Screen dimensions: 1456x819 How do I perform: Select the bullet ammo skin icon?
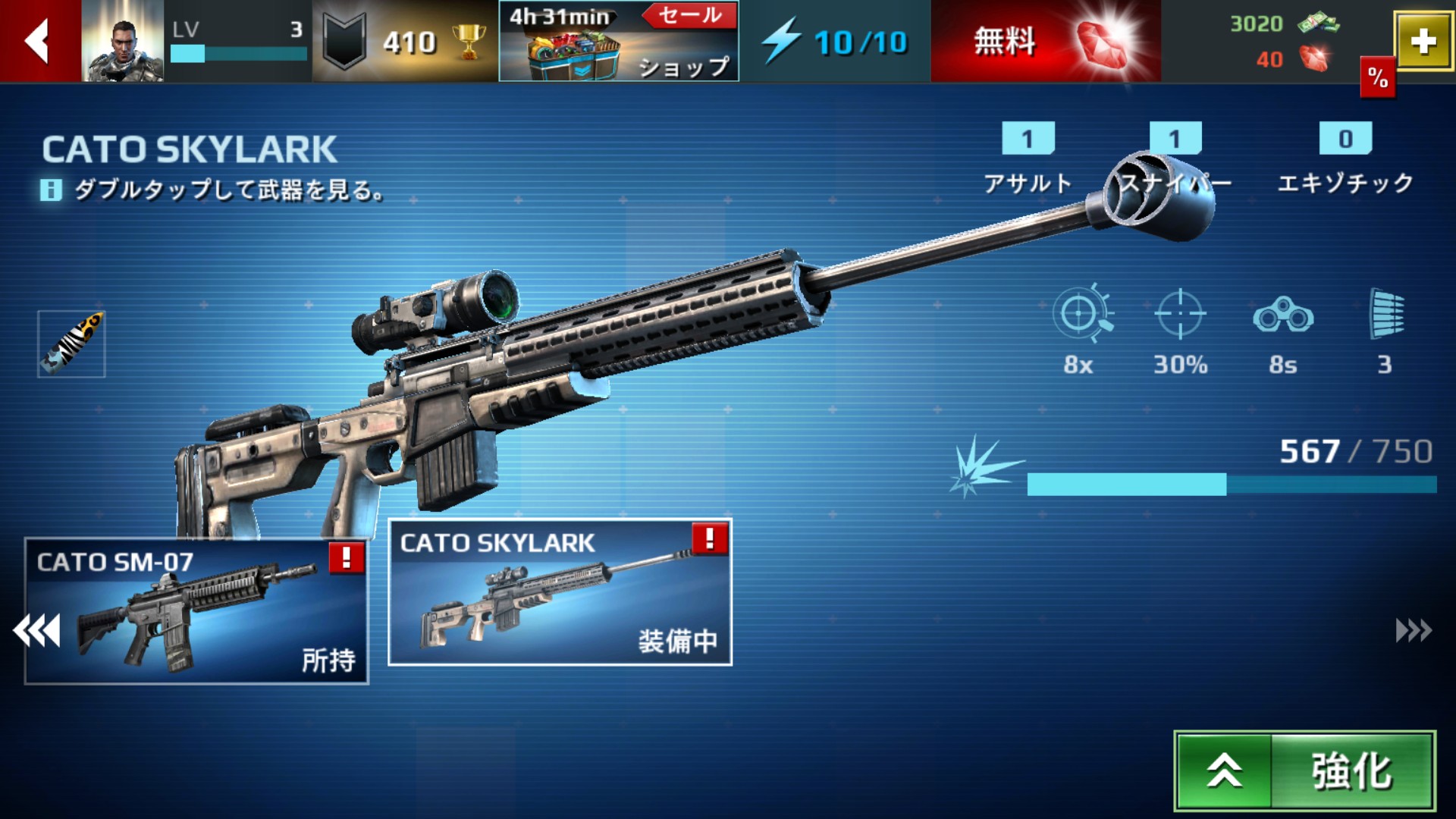point(72,344)
